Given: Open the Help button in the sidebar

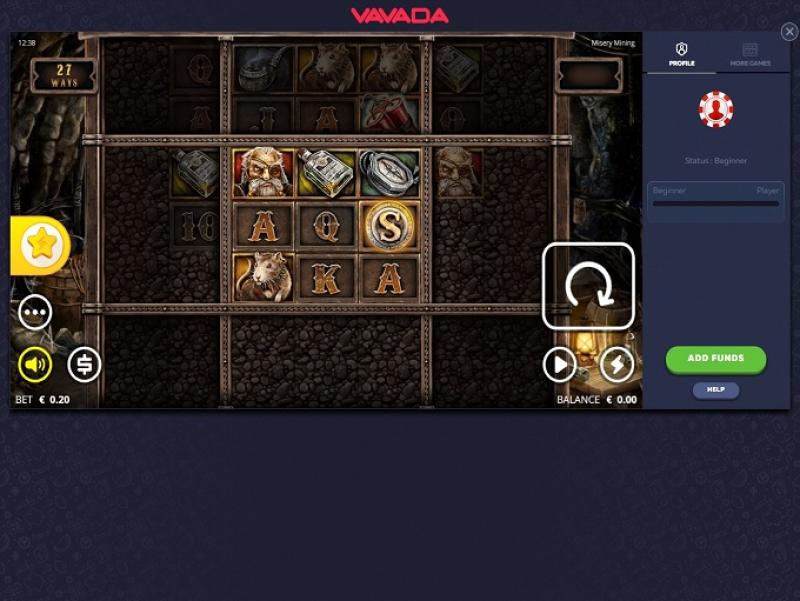Looking at the screenshot, I should coord(716,390).
